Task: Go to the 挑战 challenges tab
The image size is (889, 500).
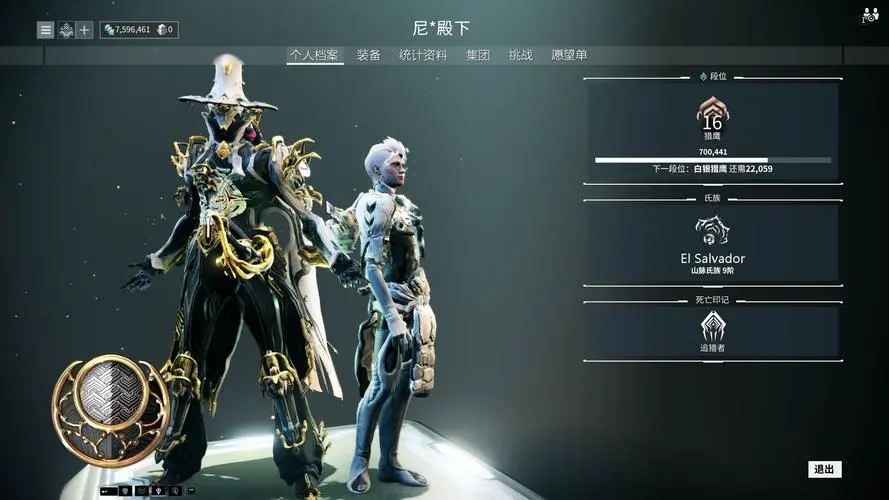Action: pyautogui.click(x=520, y=56)
